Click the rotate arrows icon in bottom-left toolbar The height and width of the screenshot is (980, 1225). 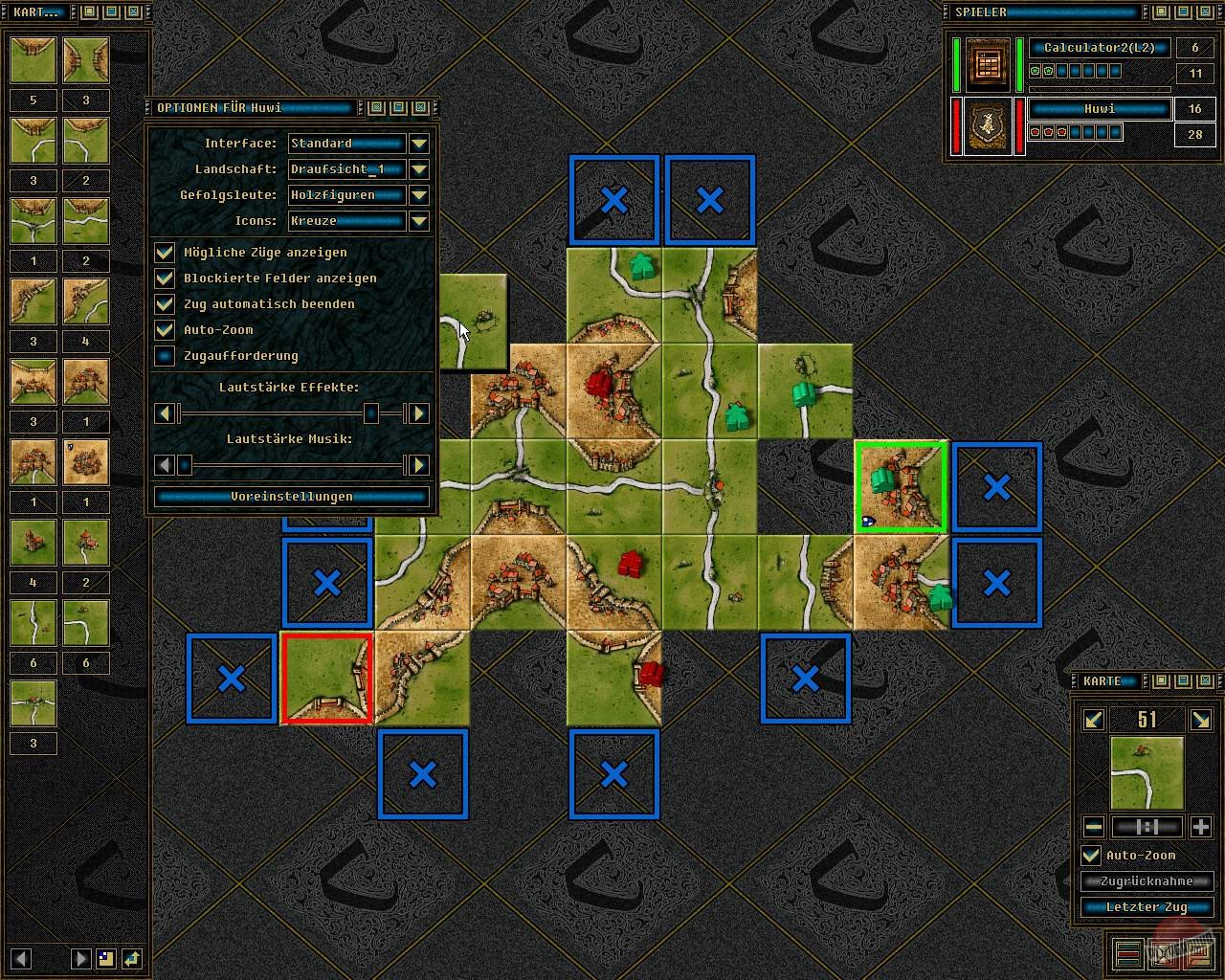pos(133,958)
